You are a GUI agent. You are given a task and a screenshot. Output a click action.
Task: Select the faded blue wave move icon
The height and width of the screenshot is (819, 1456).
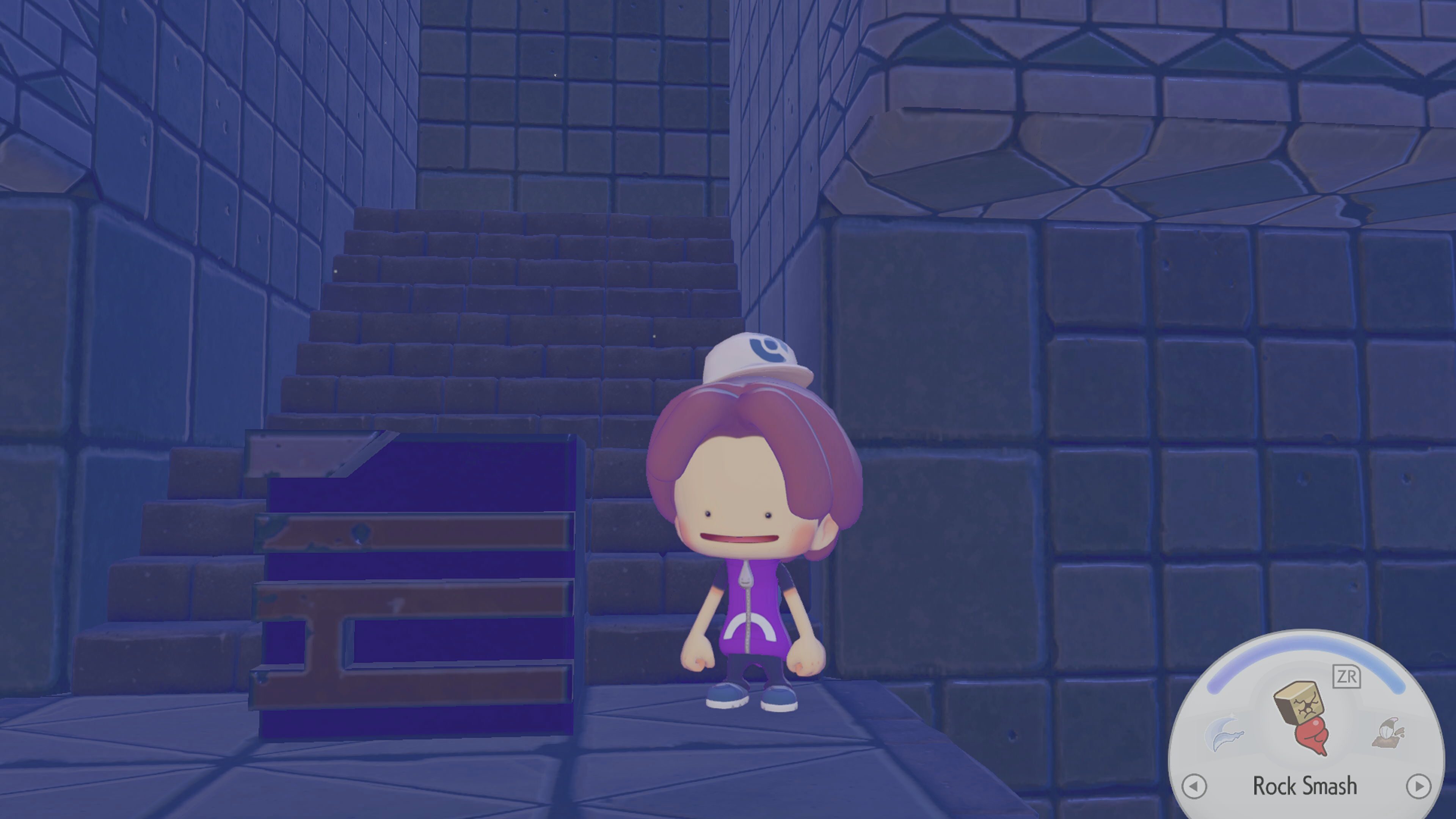click(1224, 733)
